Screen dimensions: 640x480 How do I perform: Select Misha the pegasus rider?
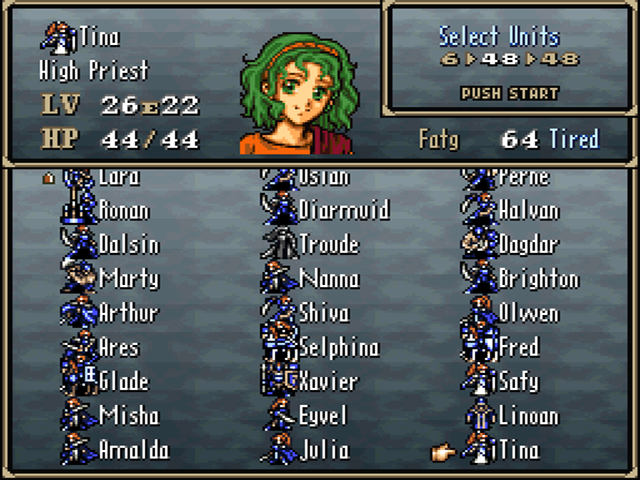pyautogui.click(x=128, y=415)
